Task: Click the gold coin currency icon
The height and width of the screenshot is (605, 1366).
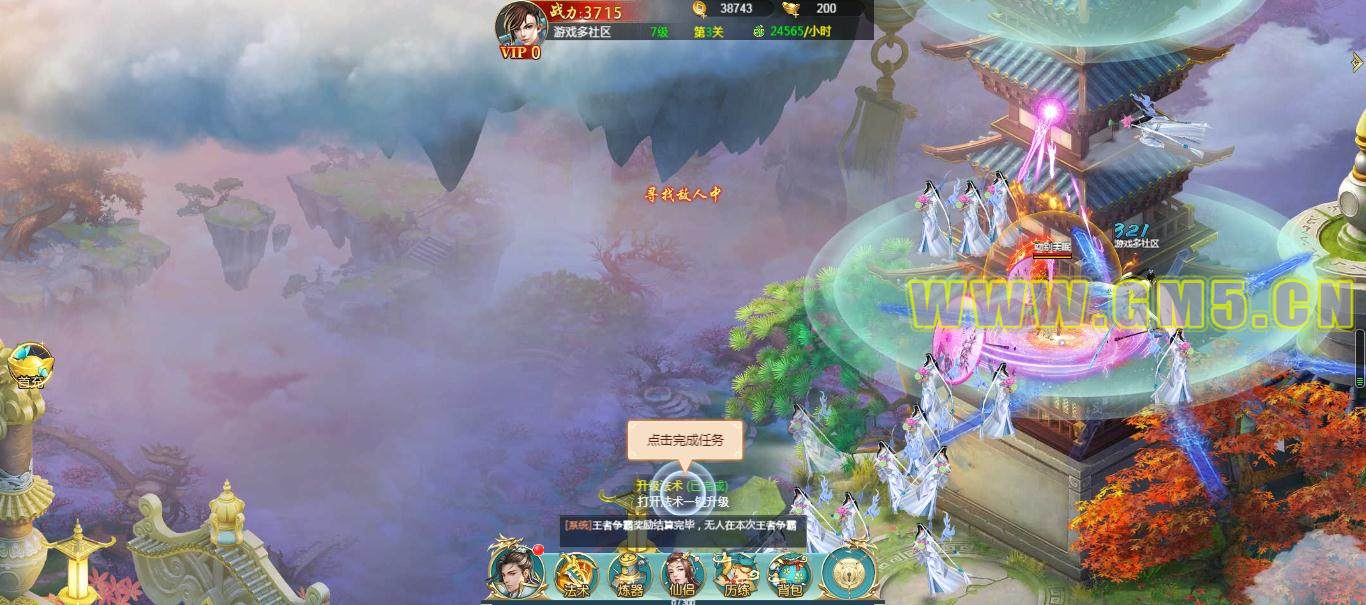Action: (700, 9)
